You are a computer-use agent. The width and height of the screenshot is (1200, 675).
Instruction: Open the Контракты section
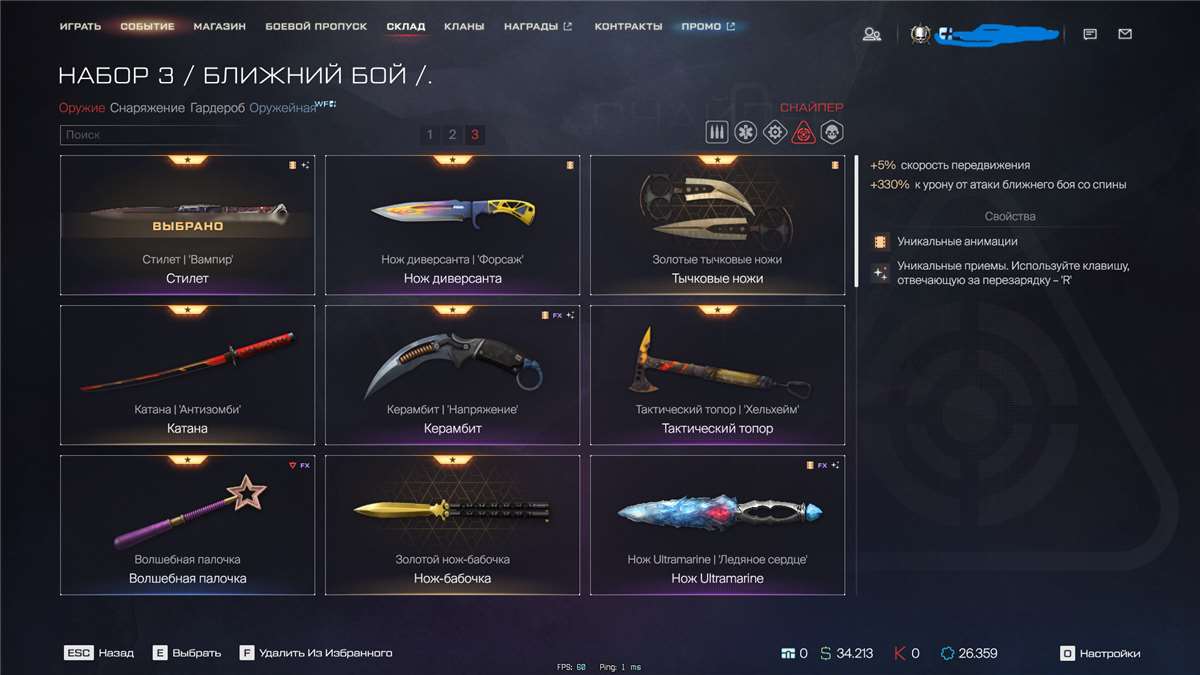(x=628, y=26)
